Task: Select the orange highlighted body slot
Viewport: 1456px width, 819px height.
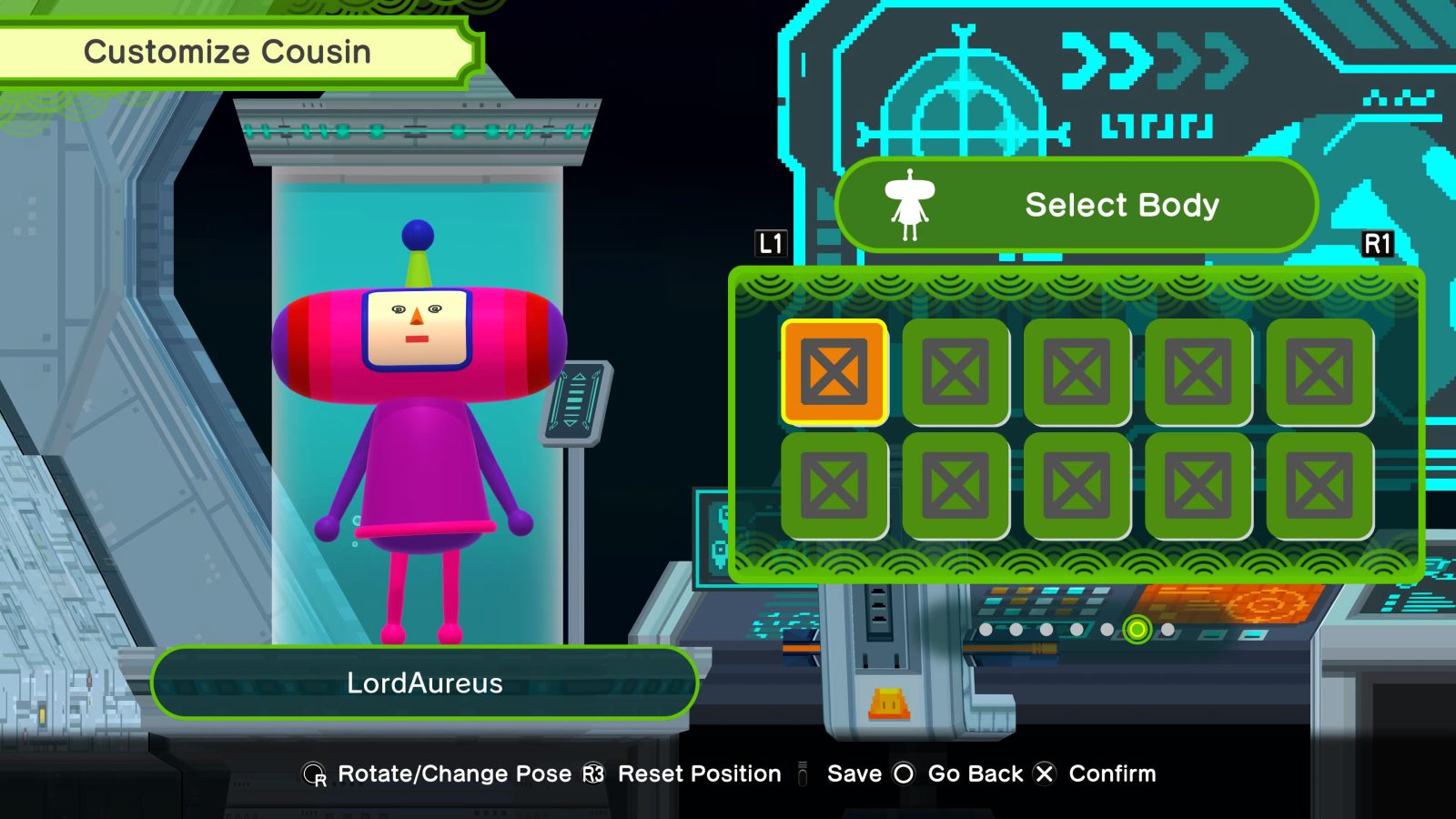Action: (x=834, y=371)
